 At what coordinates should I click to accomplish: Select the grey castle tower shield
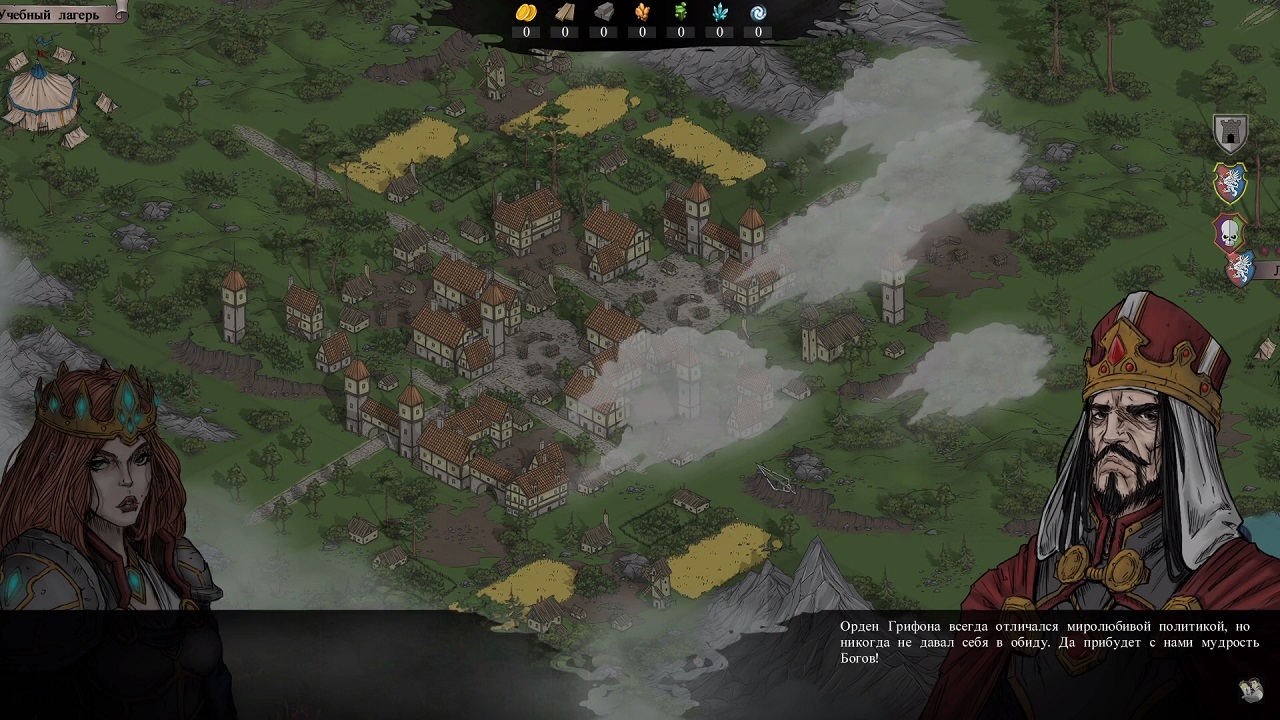[x=1229, y=133]
